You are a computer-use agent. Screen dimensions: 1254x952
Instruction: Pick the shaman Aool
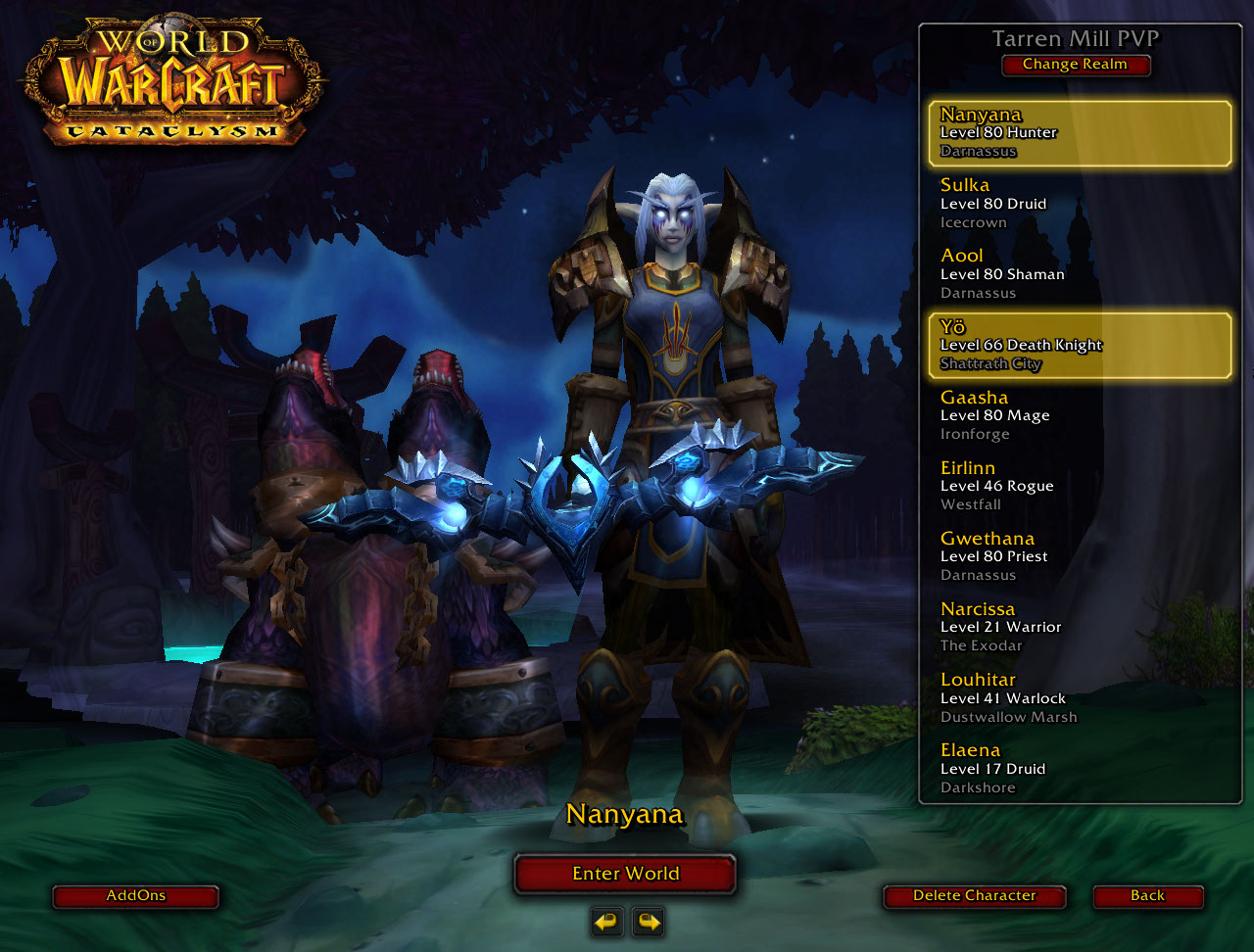click(x=1079, y=274)
